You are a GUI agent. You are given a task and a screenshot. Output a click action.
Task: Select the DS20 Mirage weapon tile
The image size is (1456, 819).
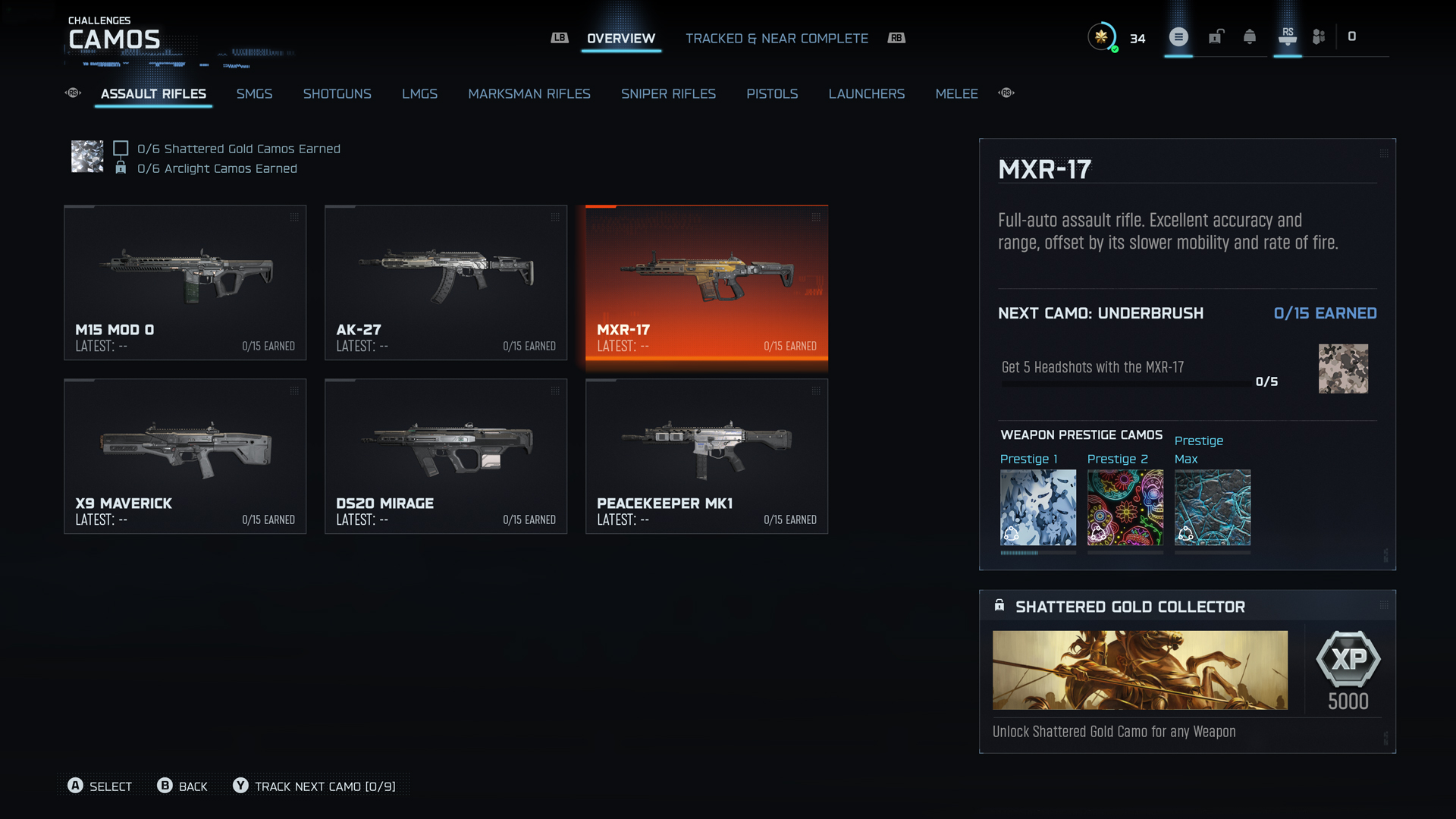[x=446, y=456]
